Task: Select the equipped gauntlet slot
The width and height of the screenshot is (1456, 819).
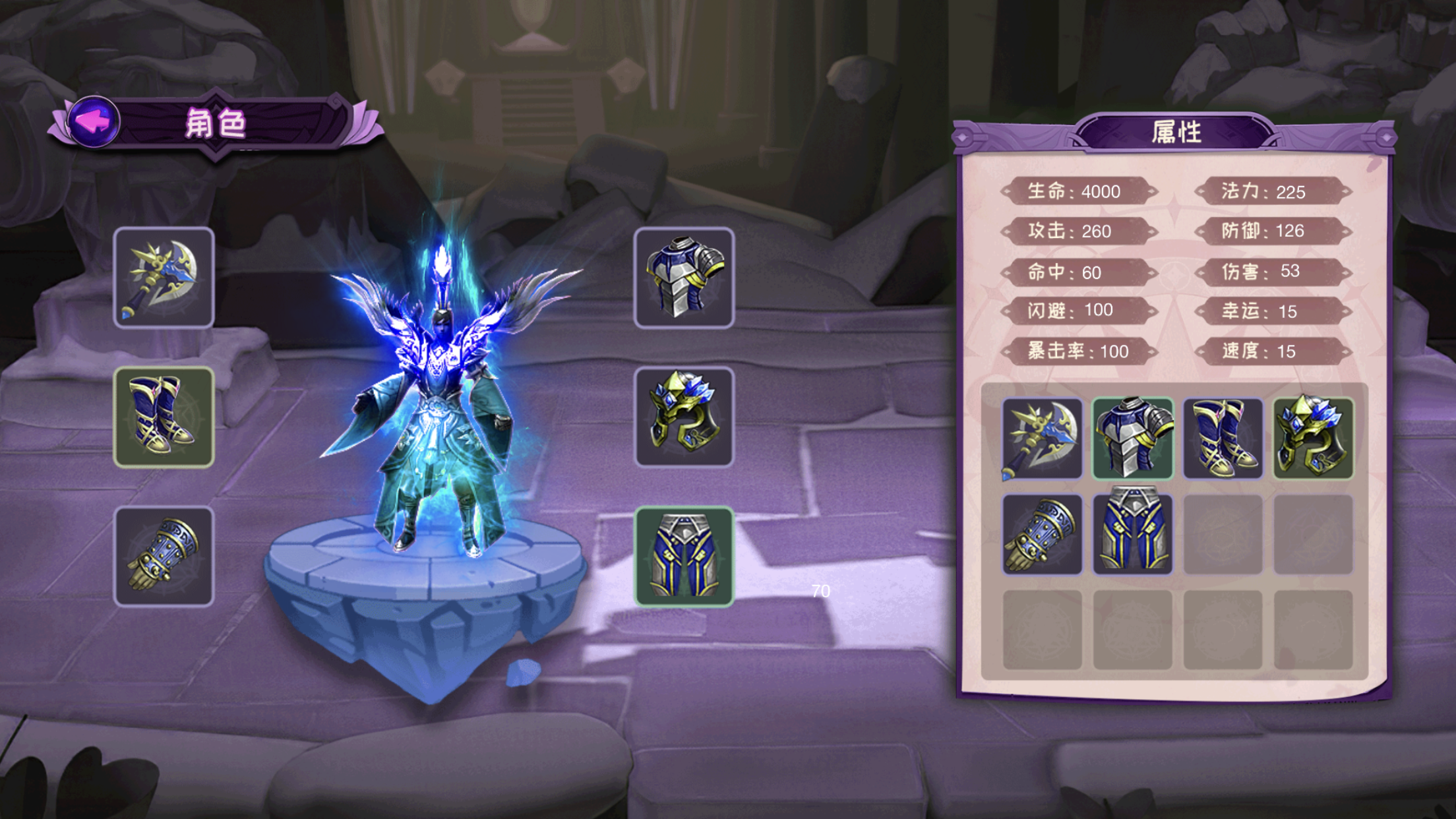Action: pos(164,557)
